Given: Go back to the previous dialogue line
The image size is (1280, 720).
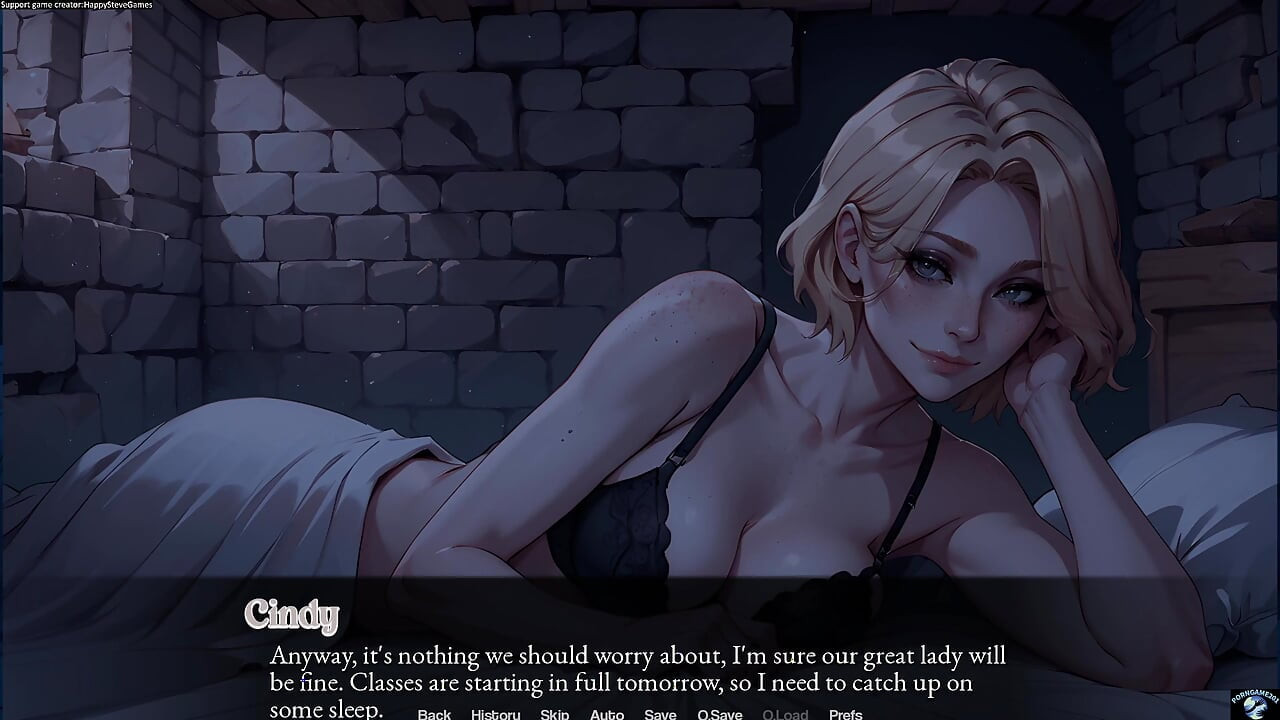Looking at the screenshot, I should tap(434, 714).
